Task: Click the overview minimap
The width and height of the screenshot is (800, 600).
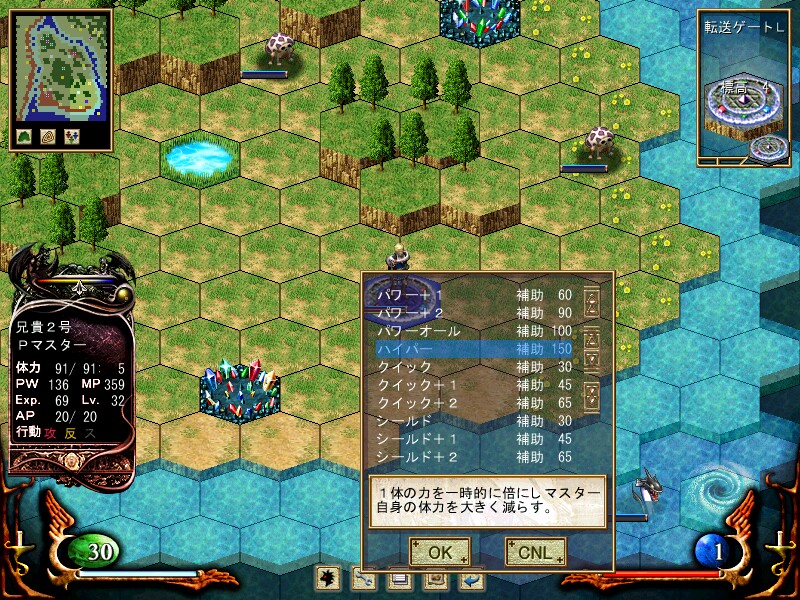Action: [x=59, y=66]
